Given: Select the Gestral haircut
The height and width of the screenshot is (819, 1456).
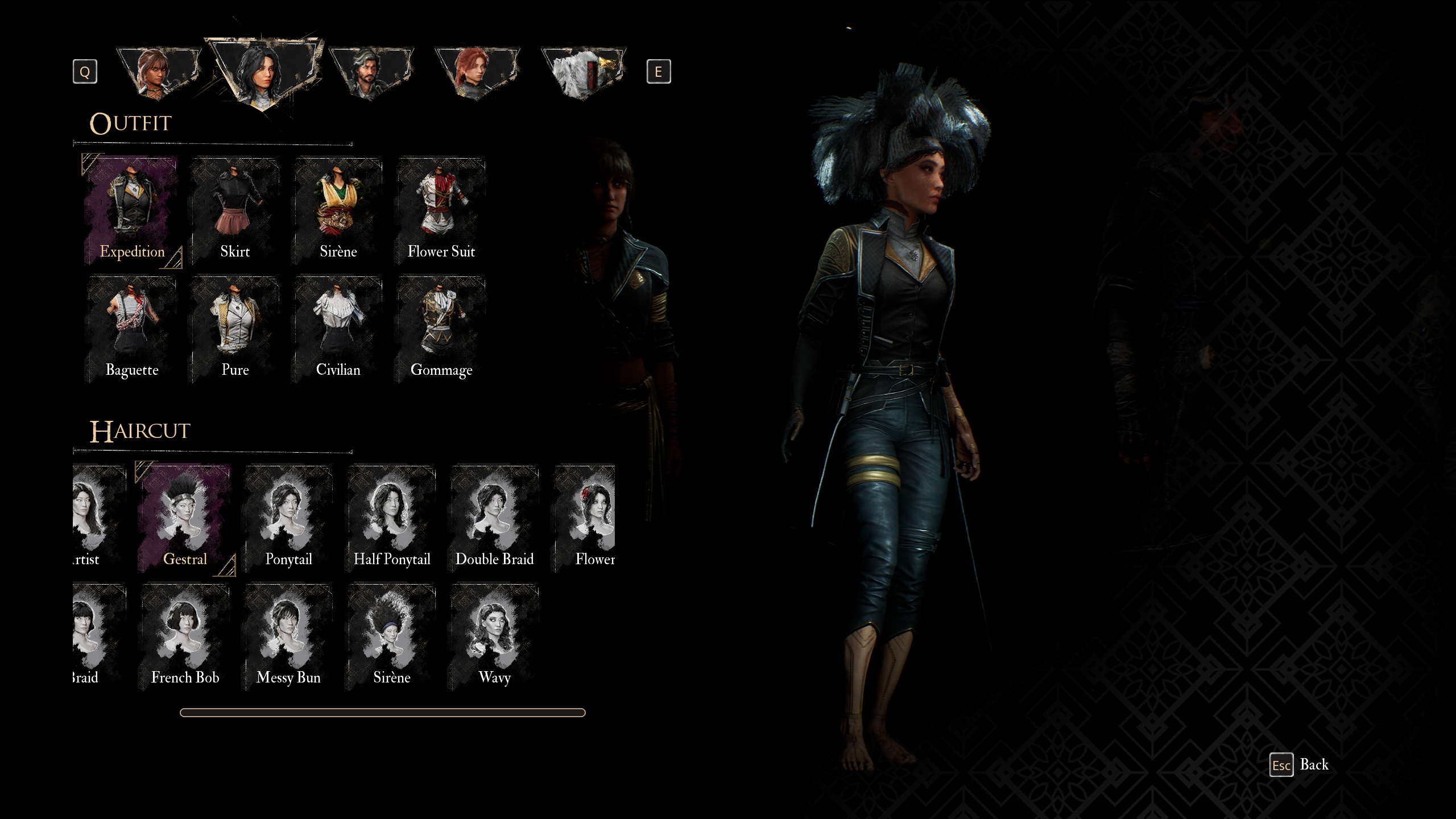Looking at the screenshot, I should [x=185, y=518].
